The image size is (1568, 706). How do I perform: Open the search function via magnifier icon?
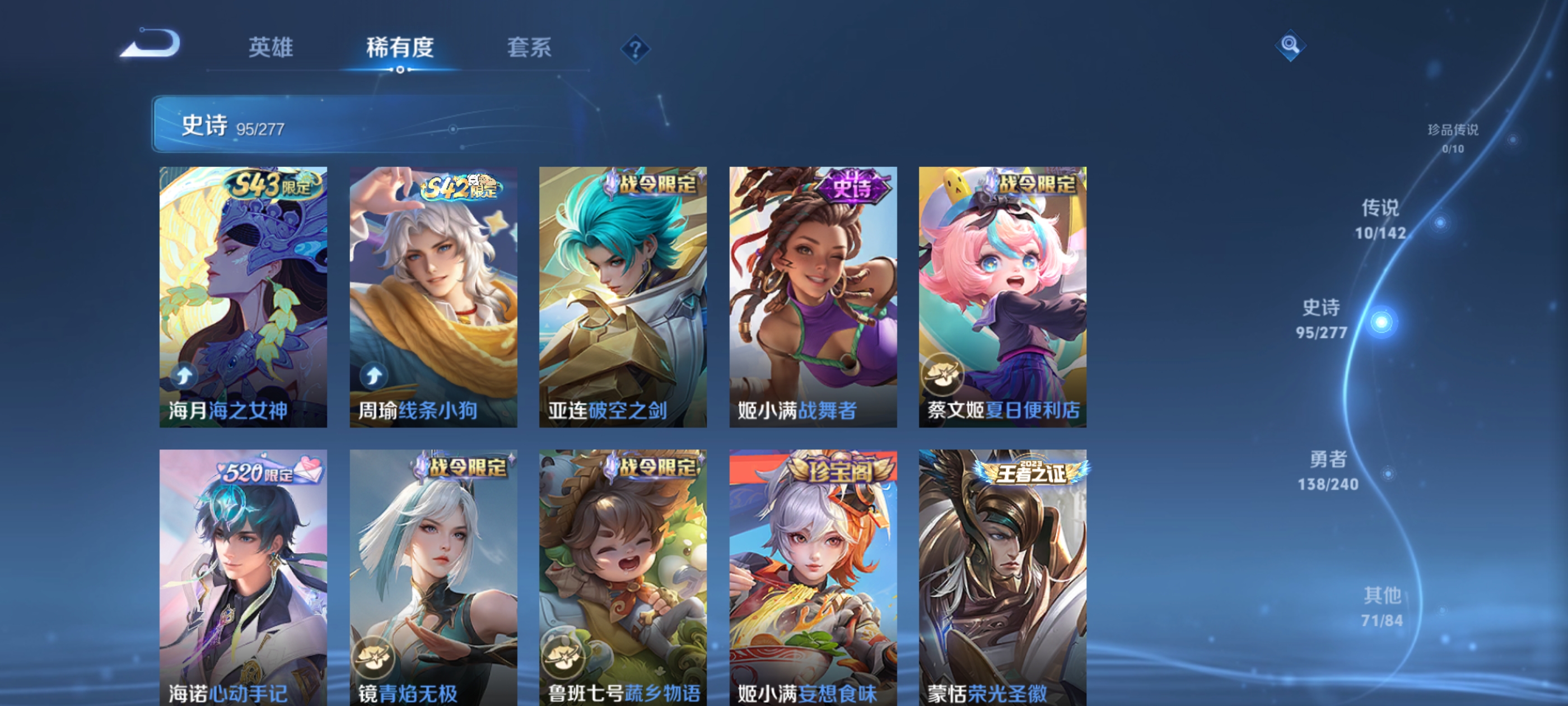point(1290,44)
